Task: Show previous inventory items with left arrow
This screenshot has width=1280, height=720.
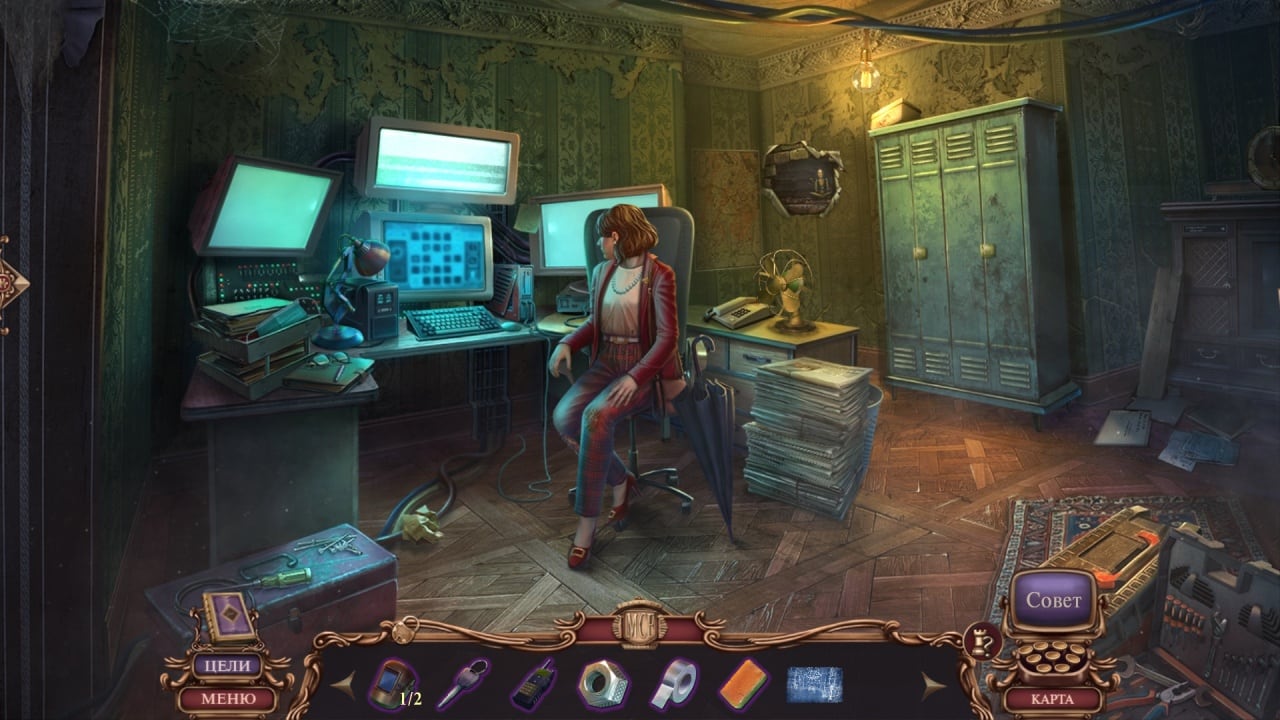Action: (343, 685)
